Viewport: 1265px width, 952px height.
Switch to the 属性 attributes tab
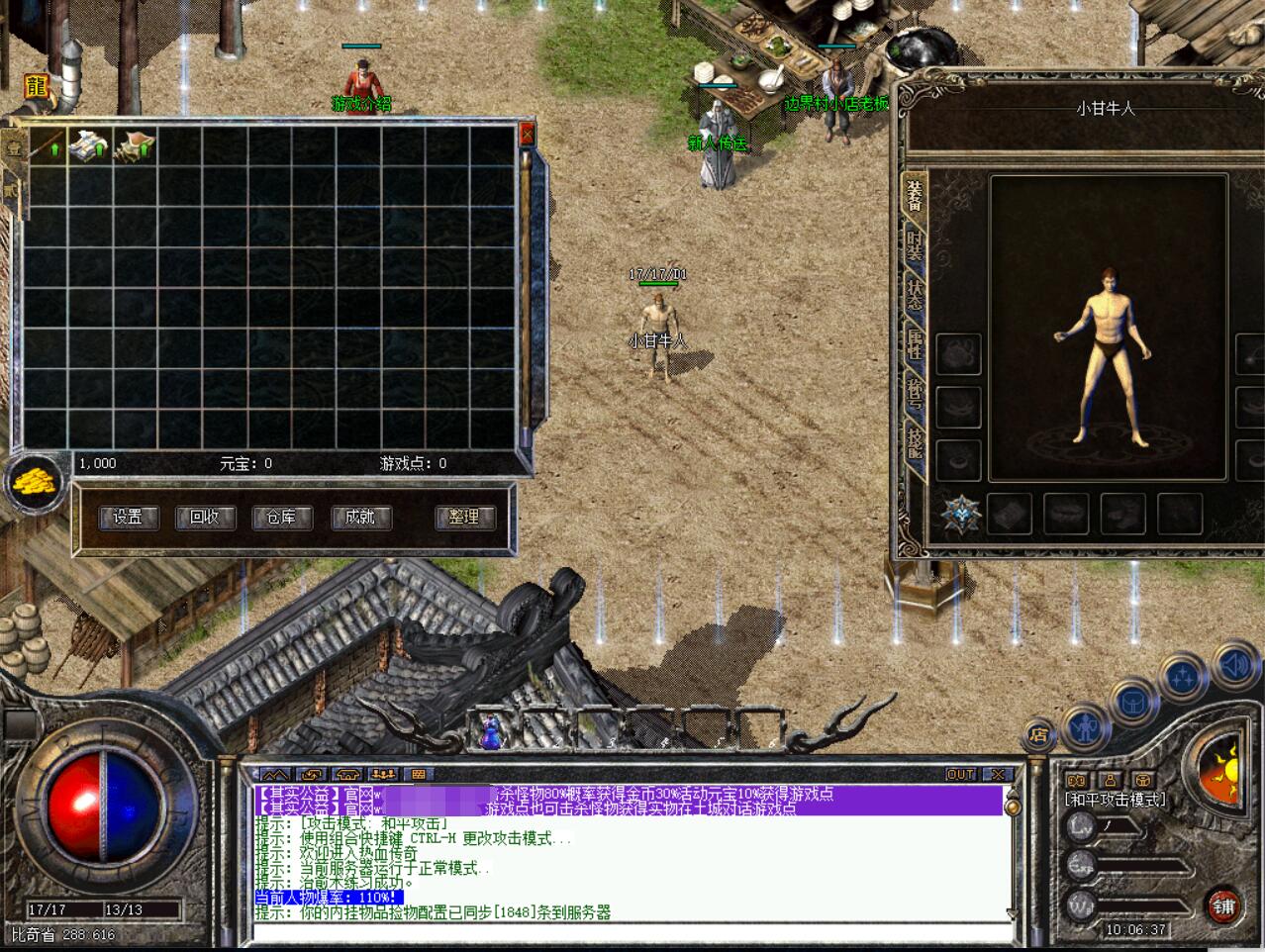[x=914, y=344]
